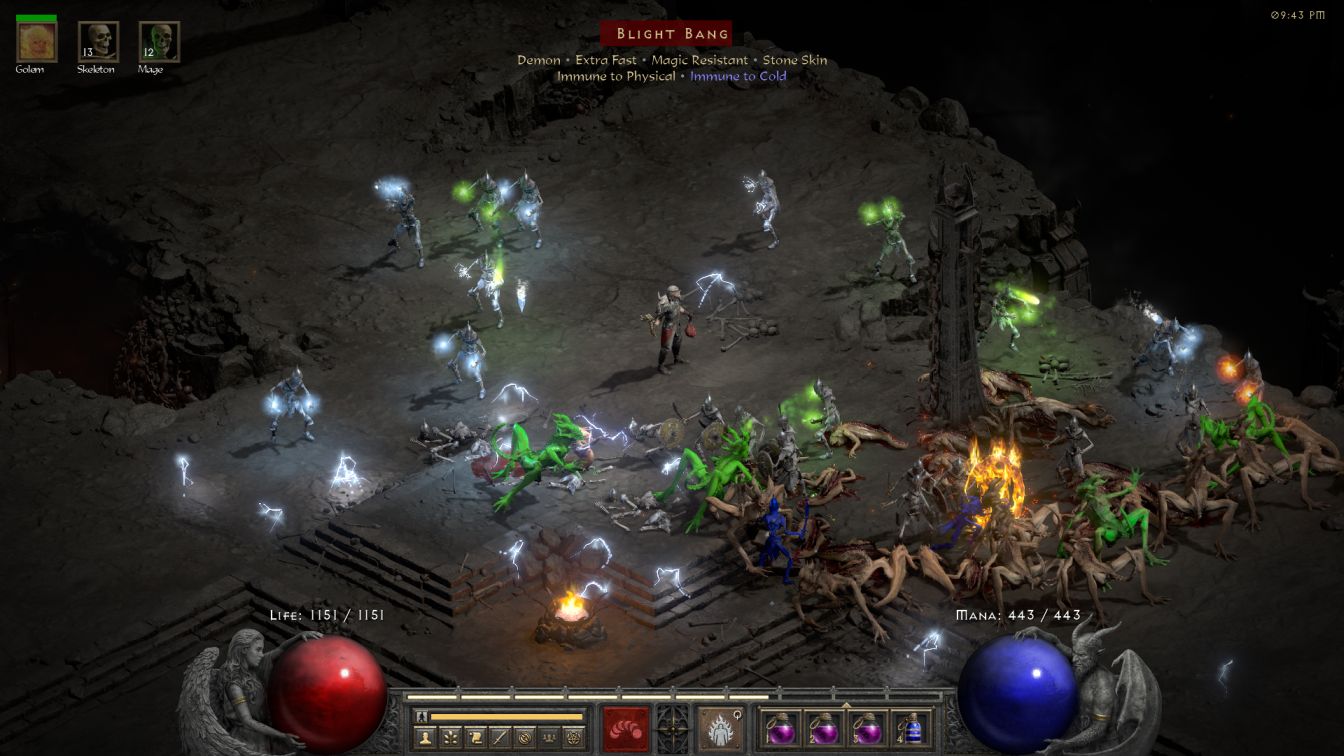Image resolution: width=1344 pixels, height=756 pixels.
Task: Use the purple potion in belt slot 3
Action: [866, 728]
